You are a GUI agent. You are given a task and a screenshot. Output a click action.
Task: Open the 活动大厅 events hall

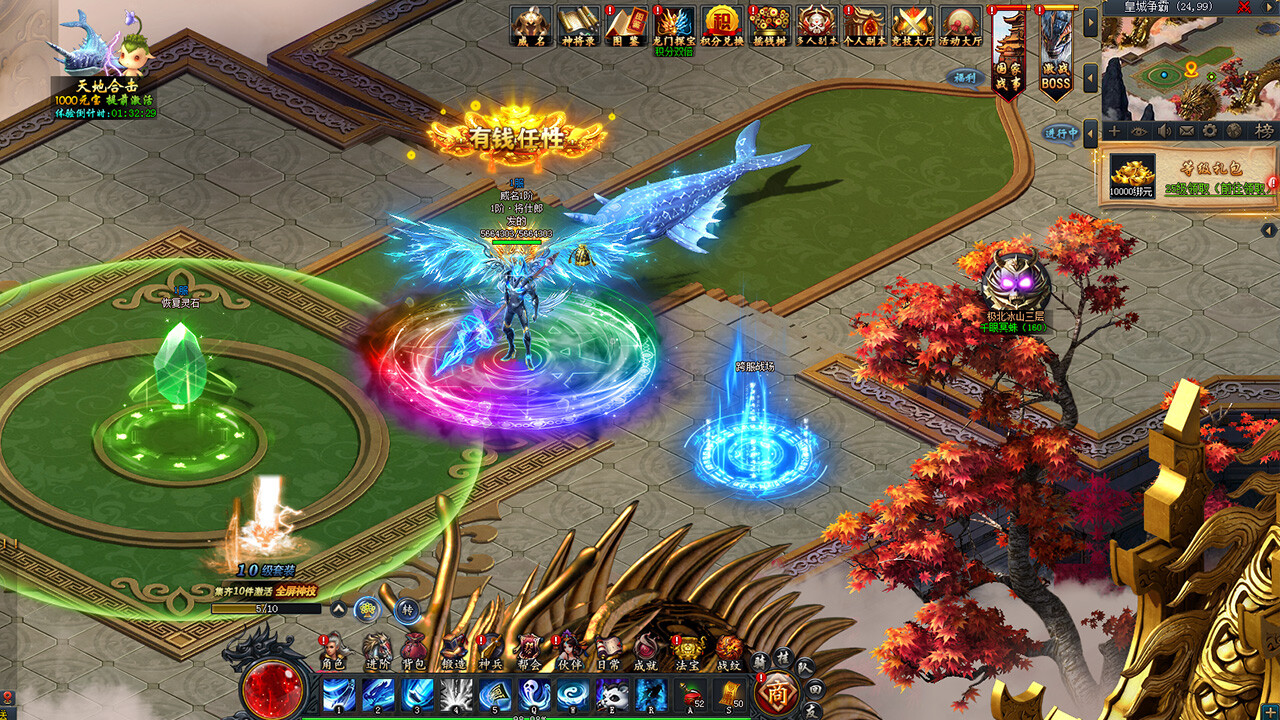coord(961,25)
